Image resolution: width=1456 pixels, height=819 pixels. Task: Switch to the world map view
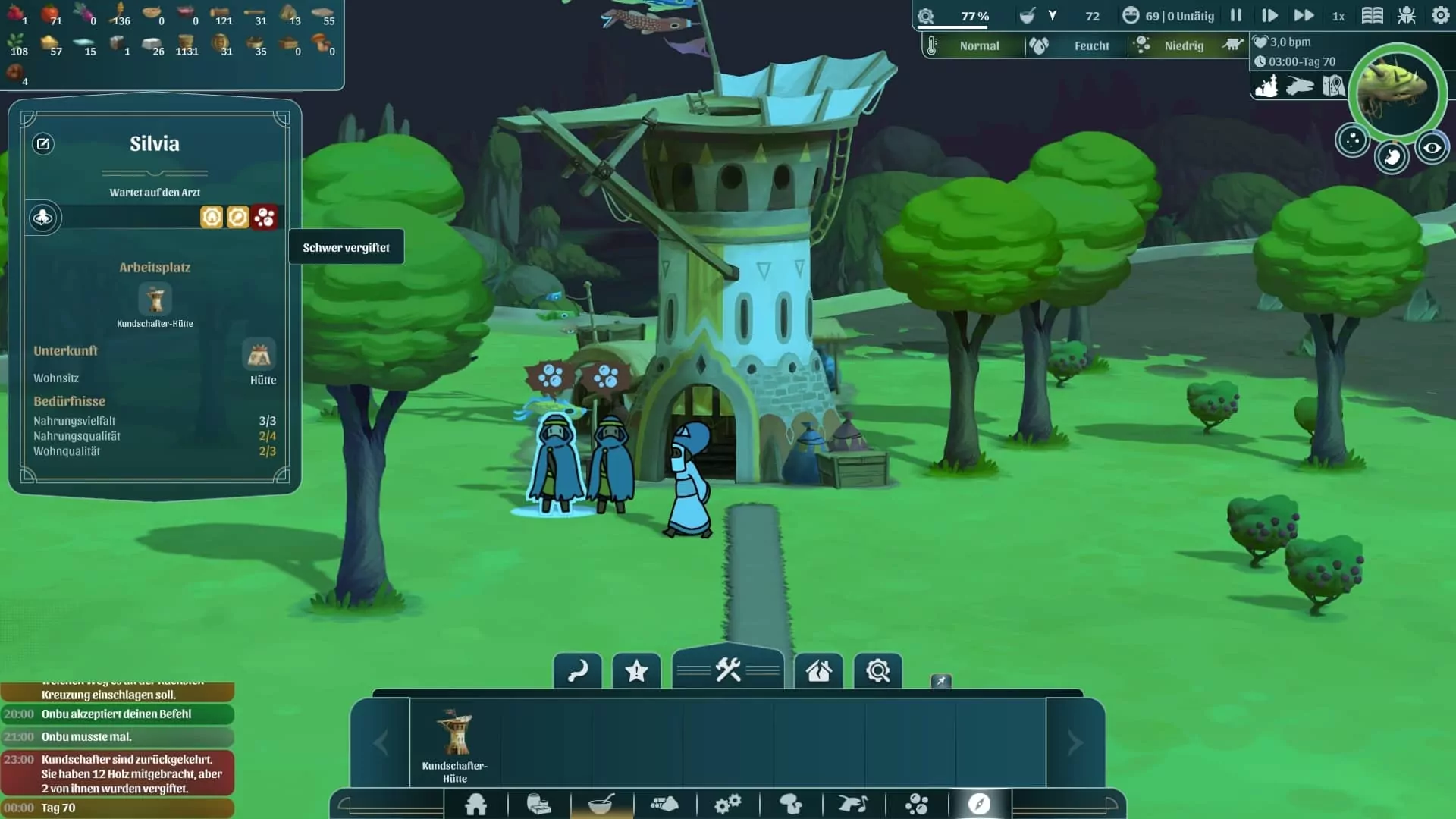(1333, 86)
